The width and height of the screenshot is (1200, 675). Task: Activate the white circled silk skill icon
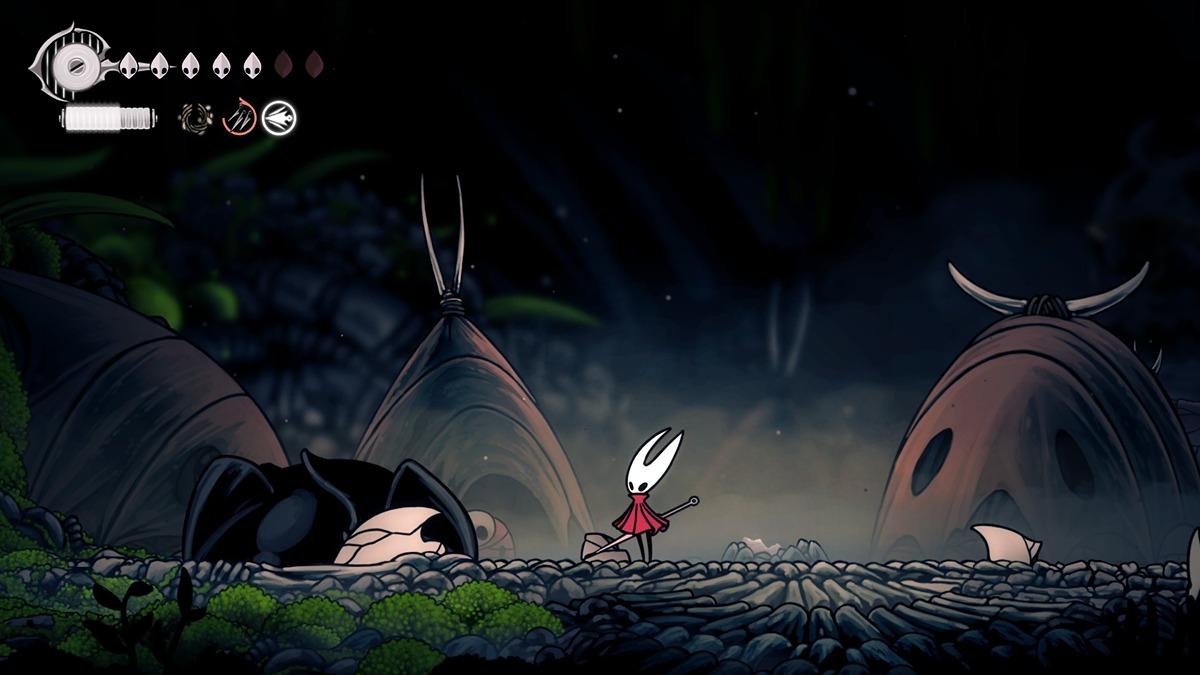(x=279, y=119)
